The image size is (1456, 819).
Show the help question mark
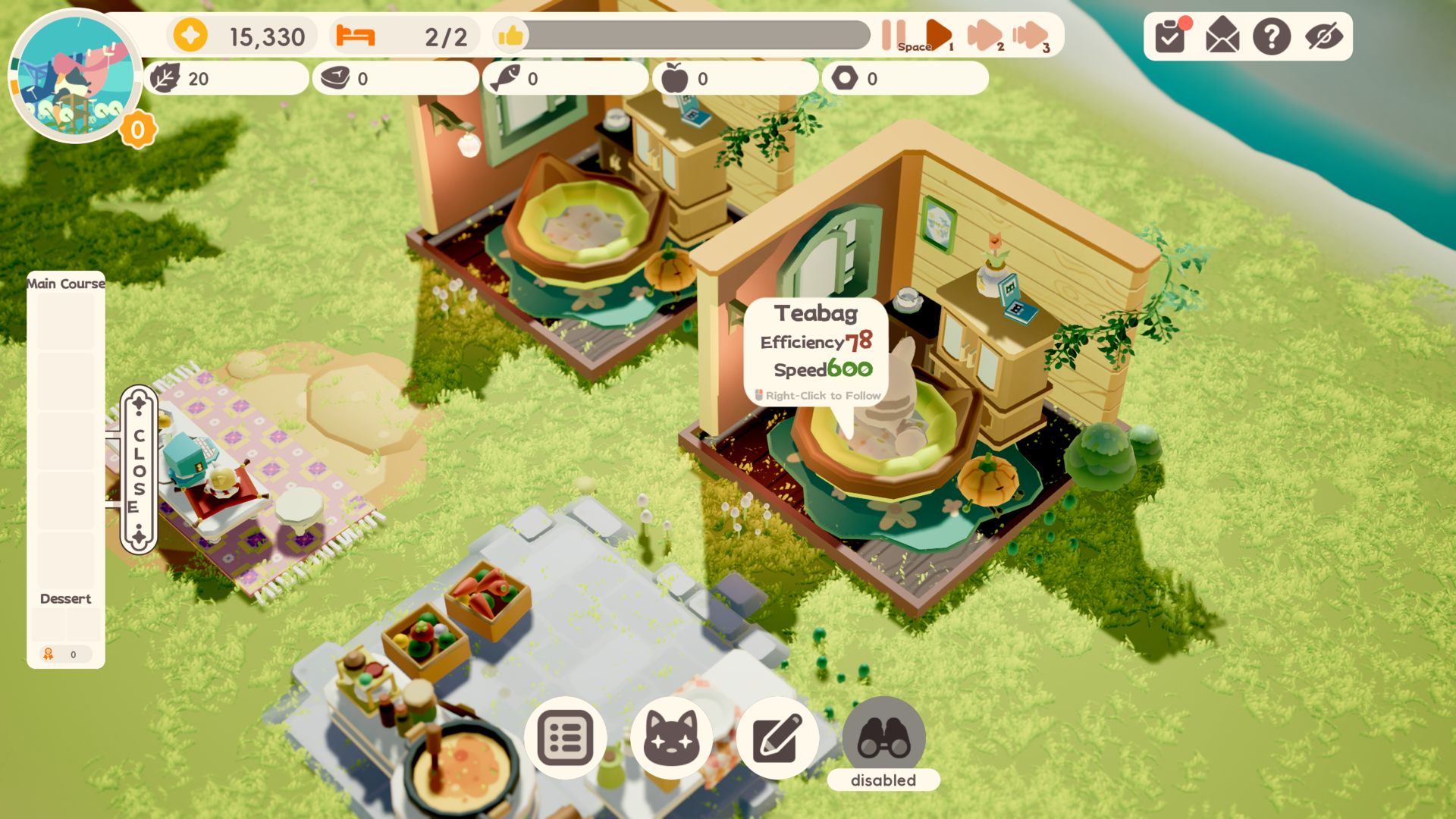(1272, 36)
